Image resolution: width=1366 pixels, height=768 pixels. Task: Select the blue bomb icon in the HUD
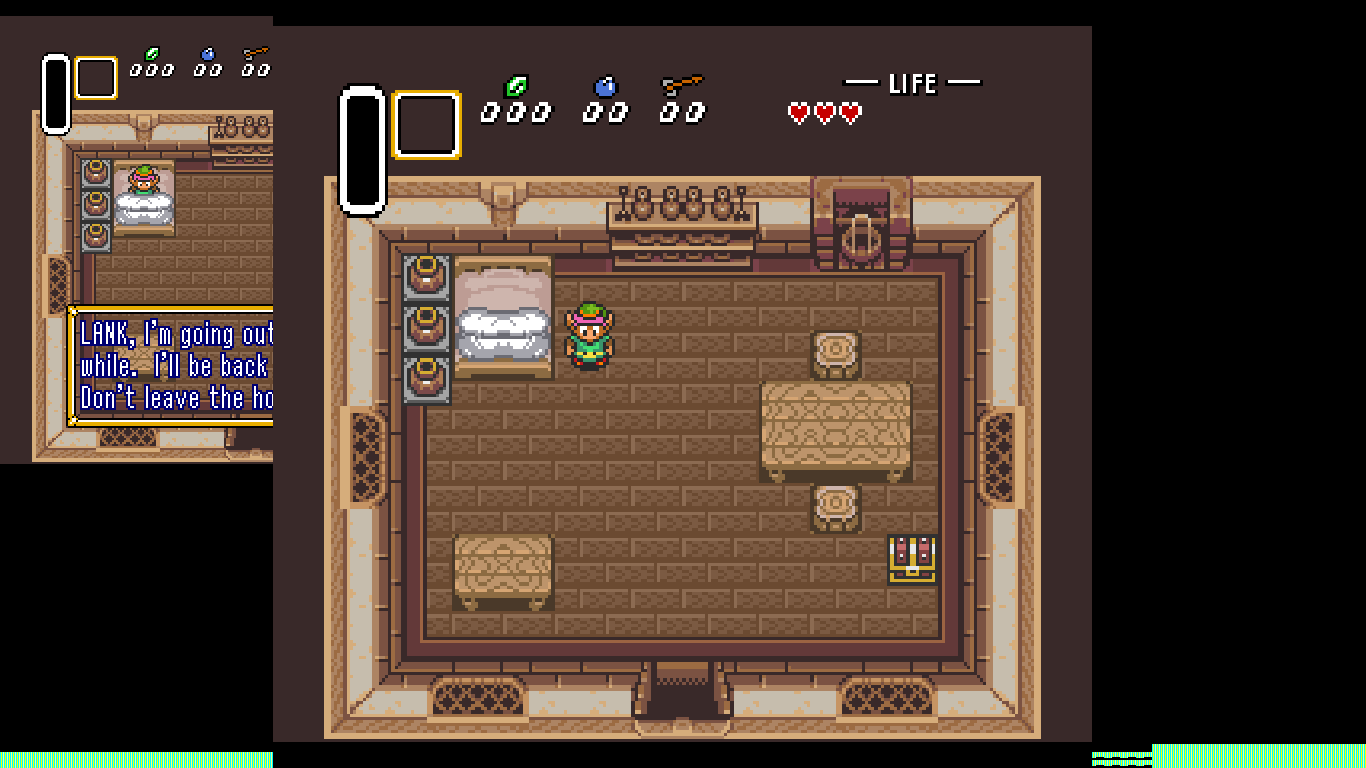(605, 87)
